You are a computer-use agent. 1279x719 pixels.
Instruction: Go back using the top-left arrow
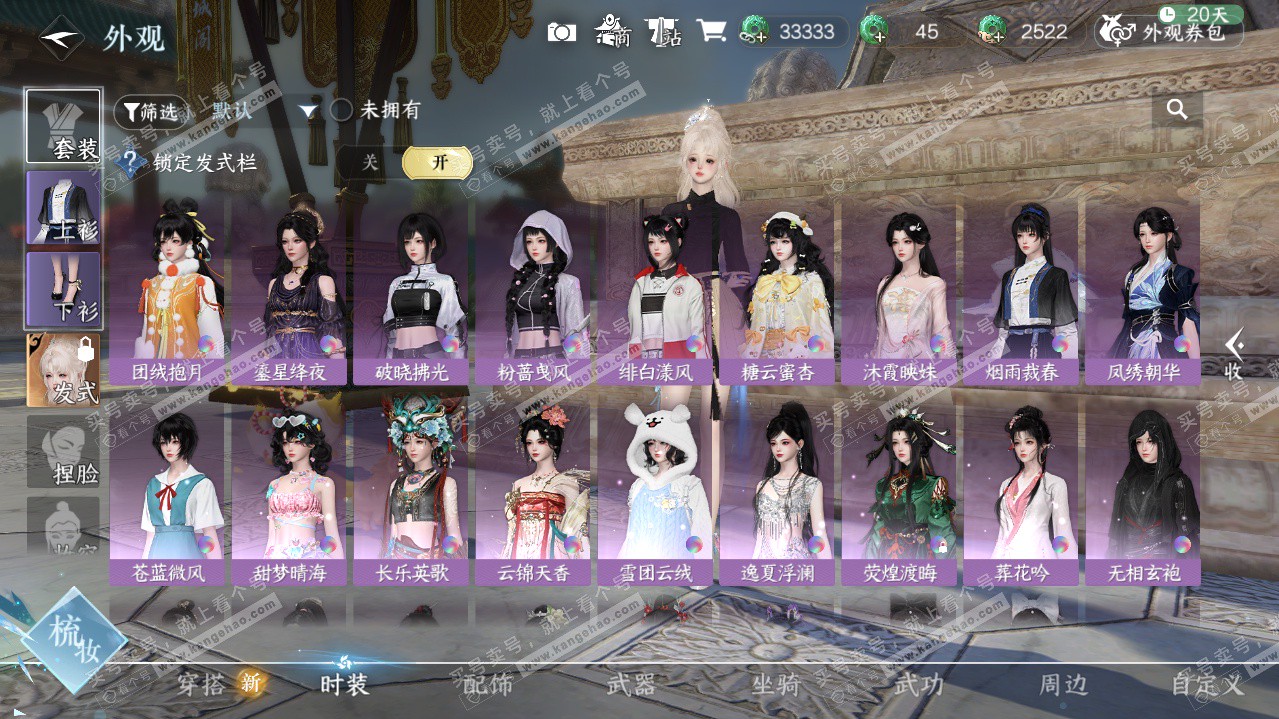[x=60, y=38]
